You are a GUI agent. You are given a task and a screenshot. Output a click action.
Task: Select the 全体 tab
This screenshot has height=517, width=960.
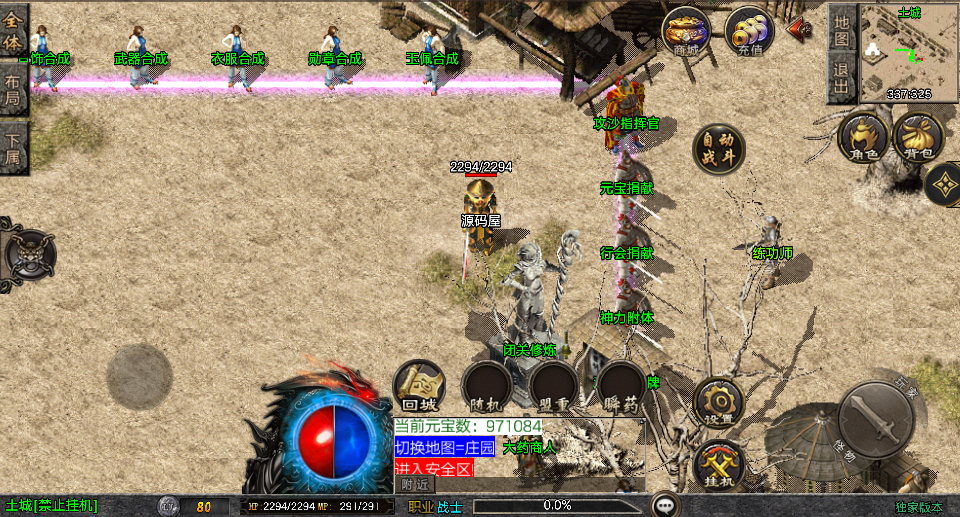click(13, 30)
